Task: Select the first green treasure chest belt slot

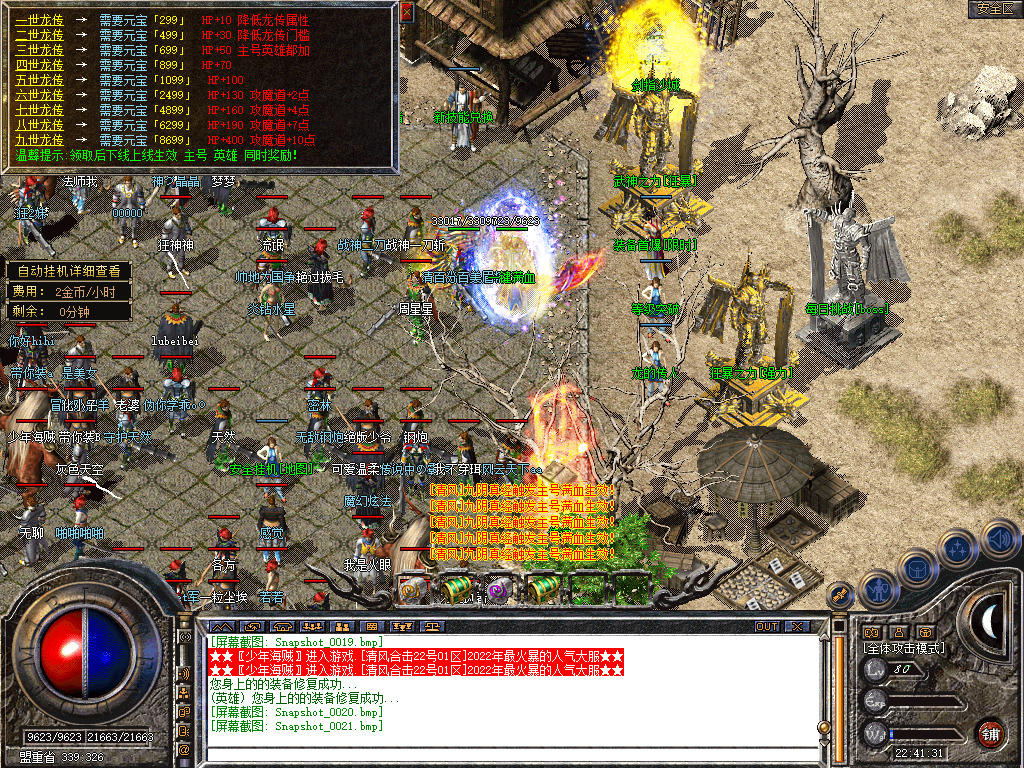Action: [x=455, y=589]
